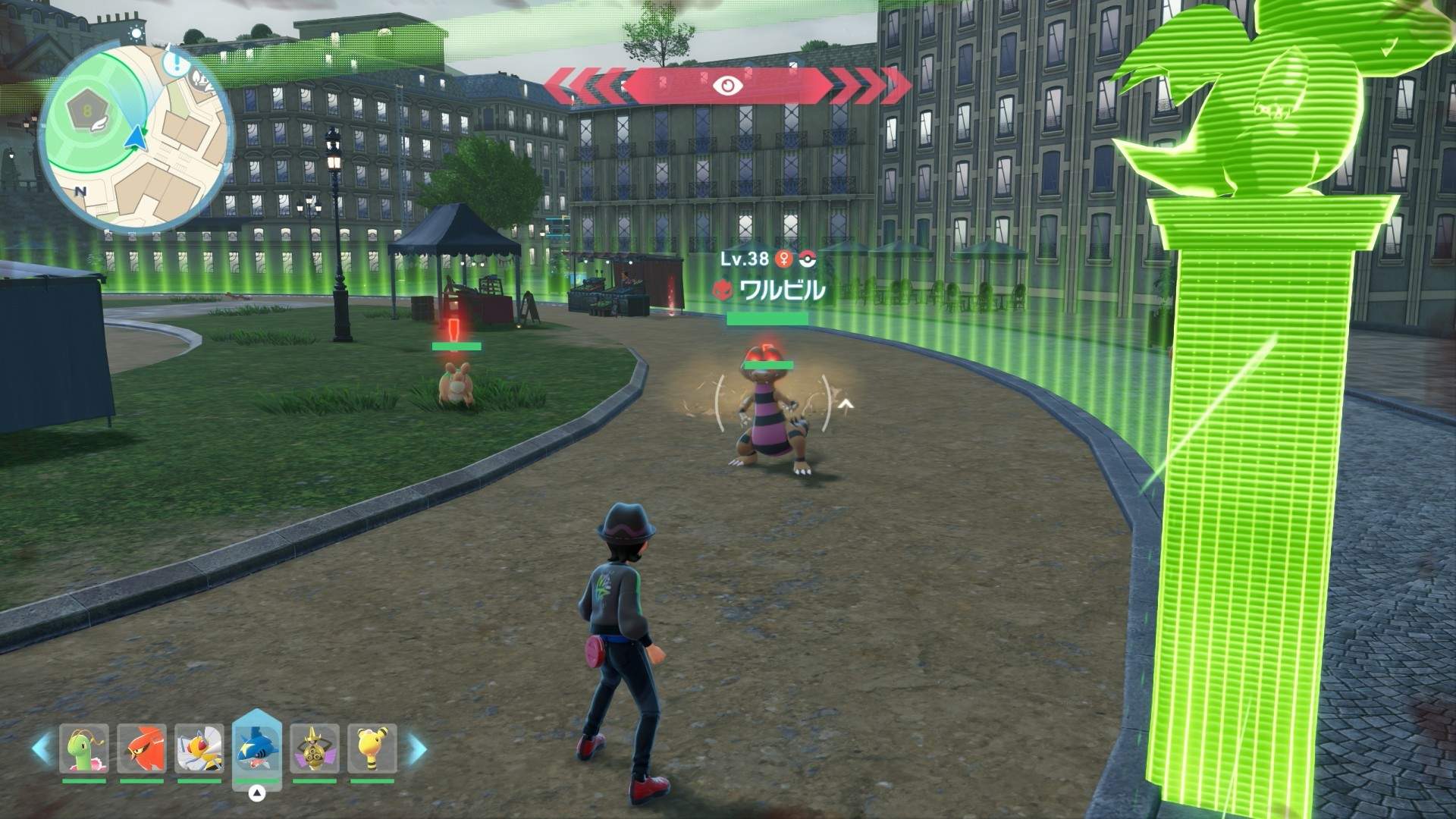1456x819 pixels.
Task: Click the party bar's left arrow
Action: pos(42,748)
